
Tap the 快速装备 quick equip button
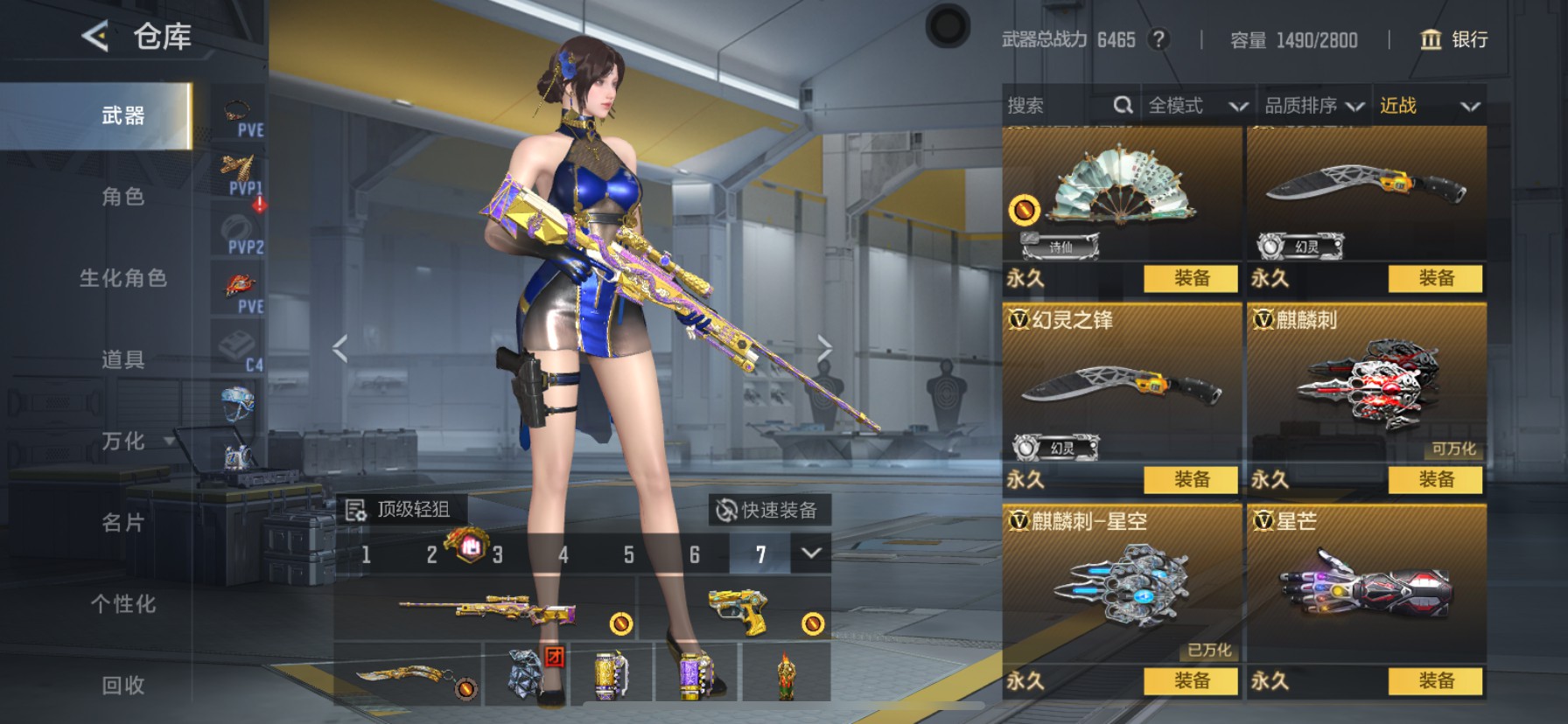(x=767, y=510)
